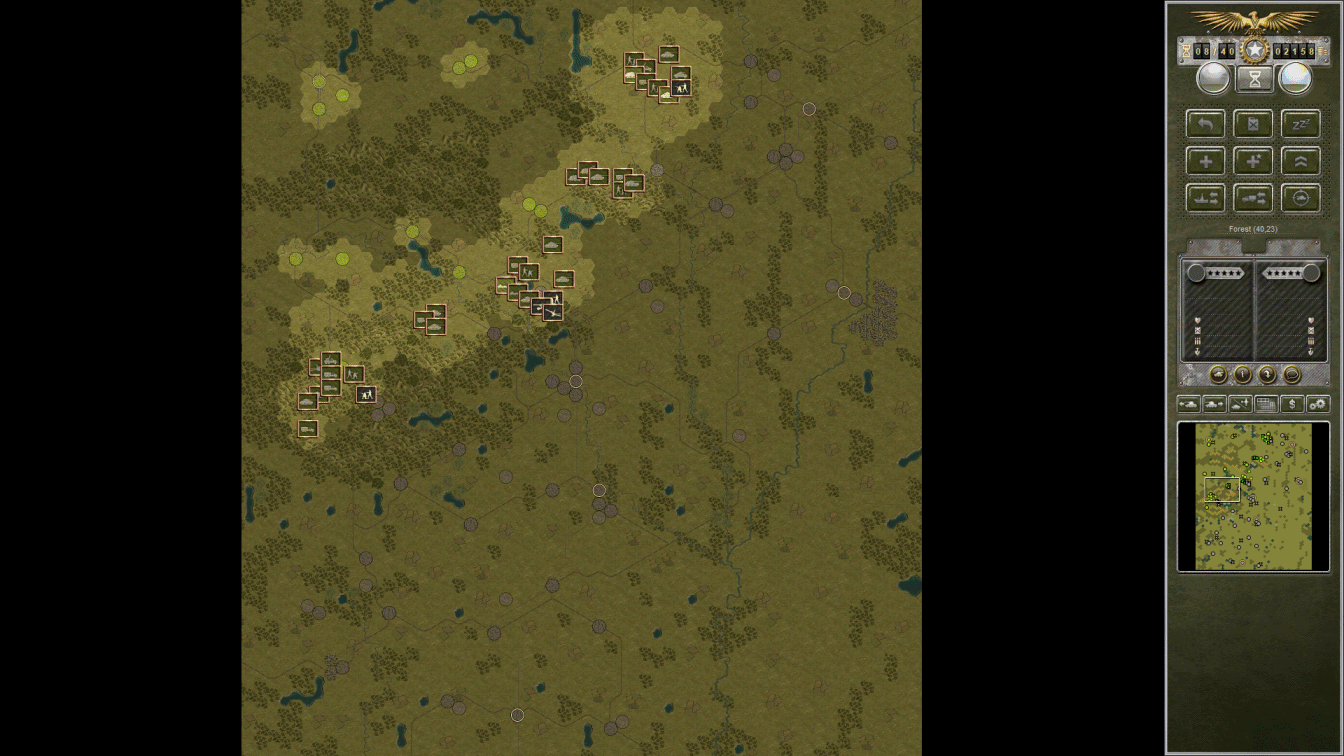Jump to the next unit using the tank-arrow icon
1344x756 pixels.
1214,403
